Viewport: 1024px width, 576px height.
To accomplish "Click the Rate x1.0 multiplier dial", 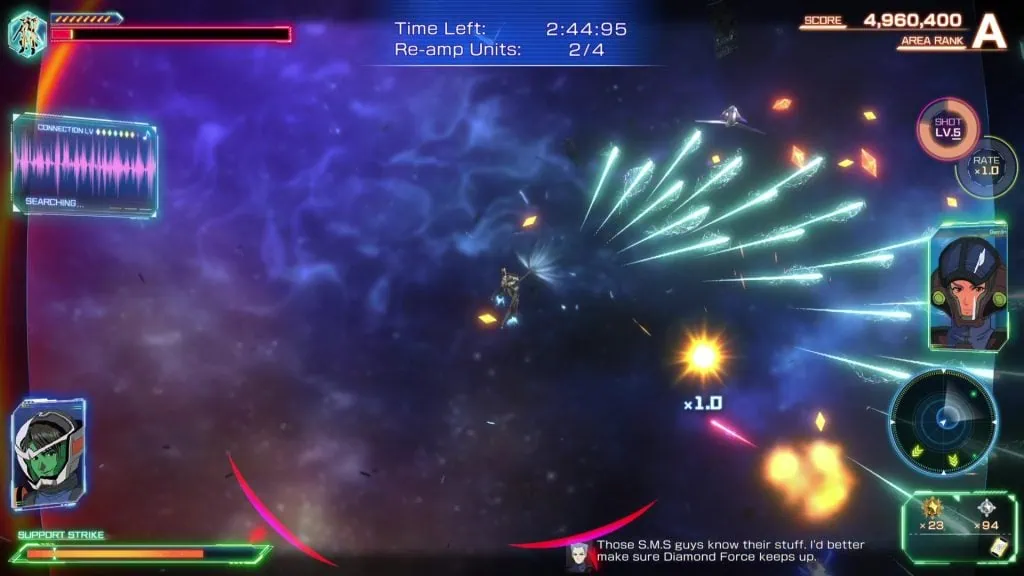I will 986,166.
